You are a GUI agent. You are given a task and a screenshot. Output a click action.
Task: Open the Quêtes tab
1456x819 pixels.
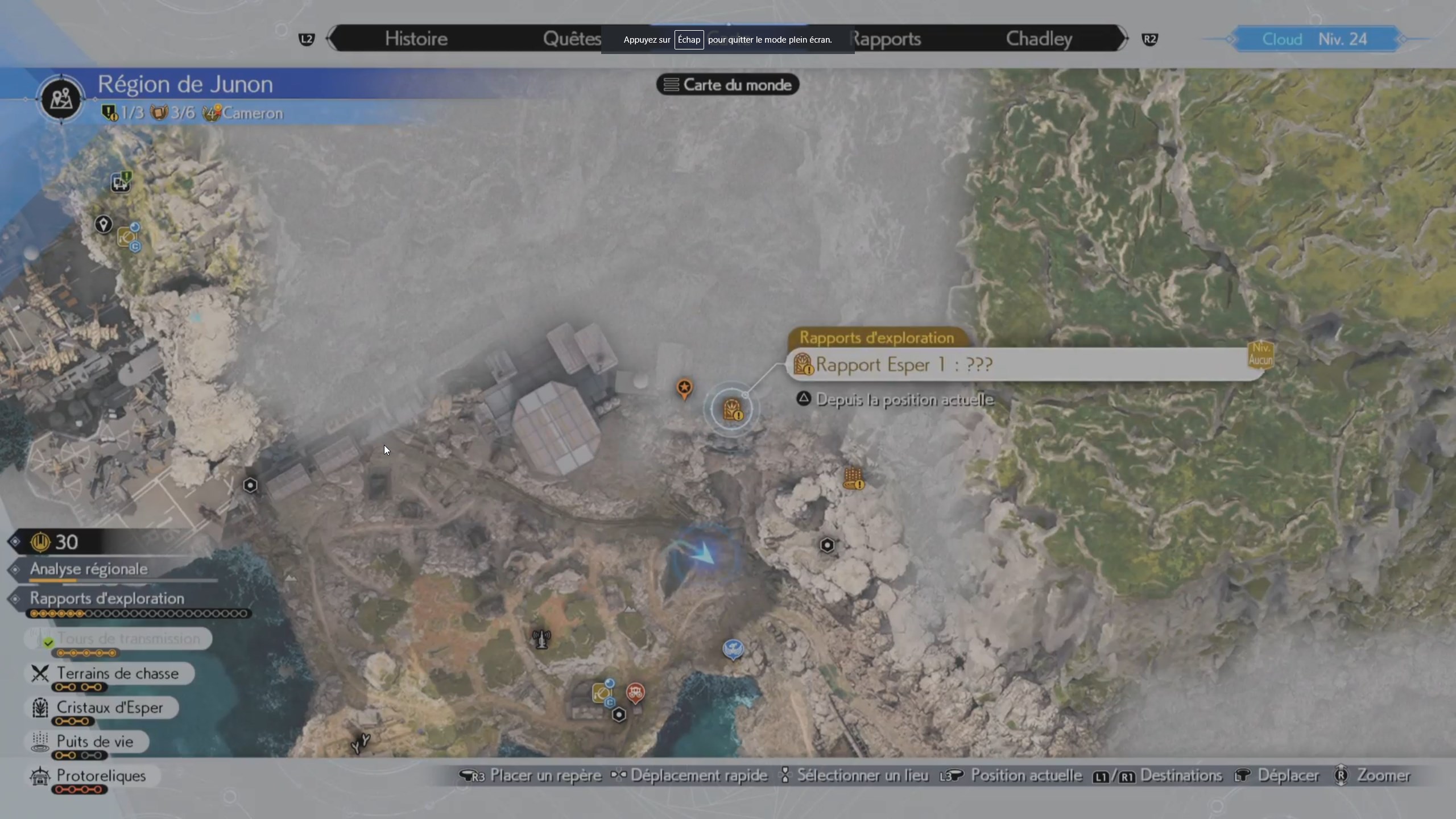point(572,39)
